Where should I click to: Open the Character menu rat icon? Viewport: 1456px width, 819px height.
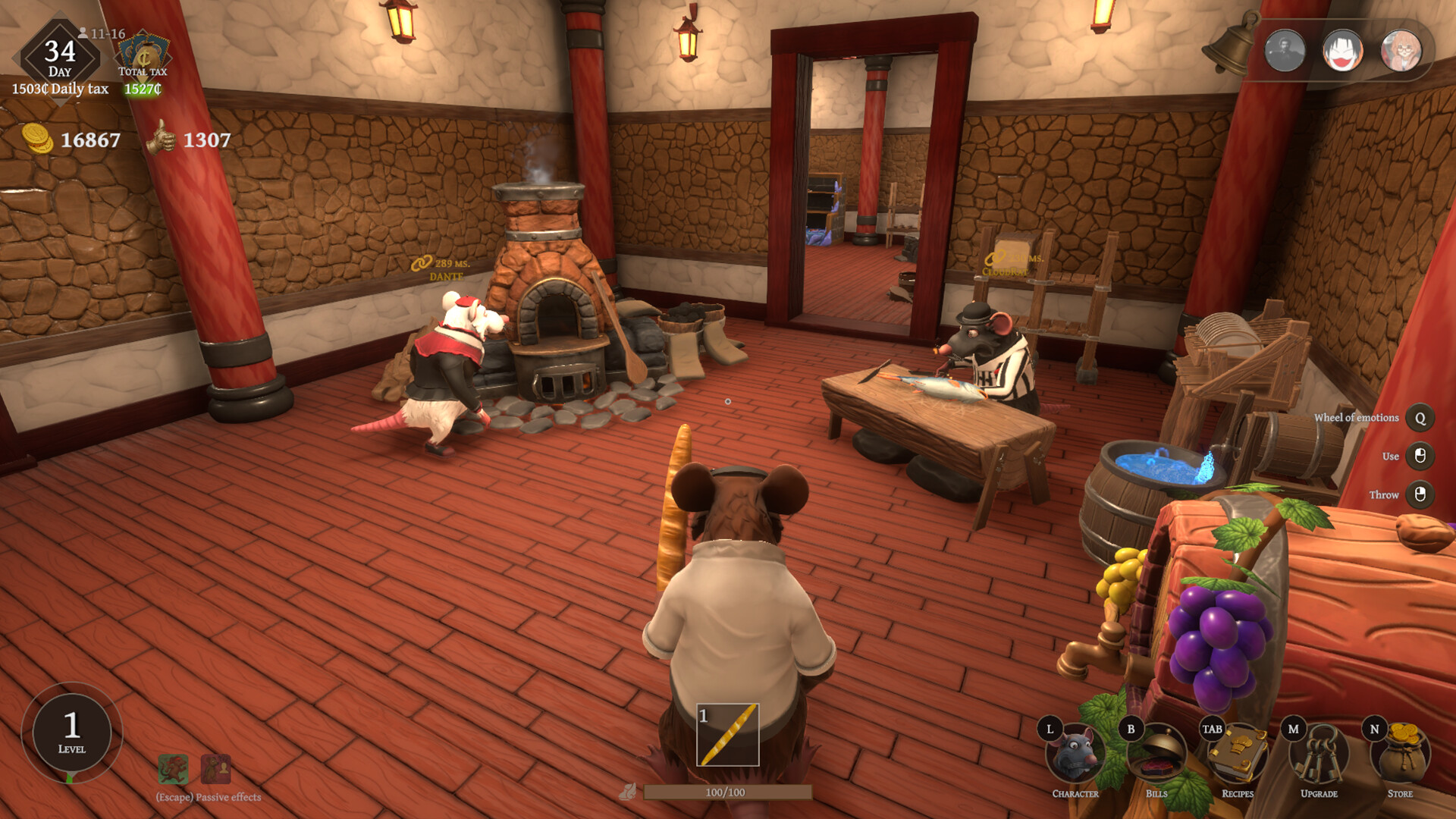click(x=1075, y=754)
